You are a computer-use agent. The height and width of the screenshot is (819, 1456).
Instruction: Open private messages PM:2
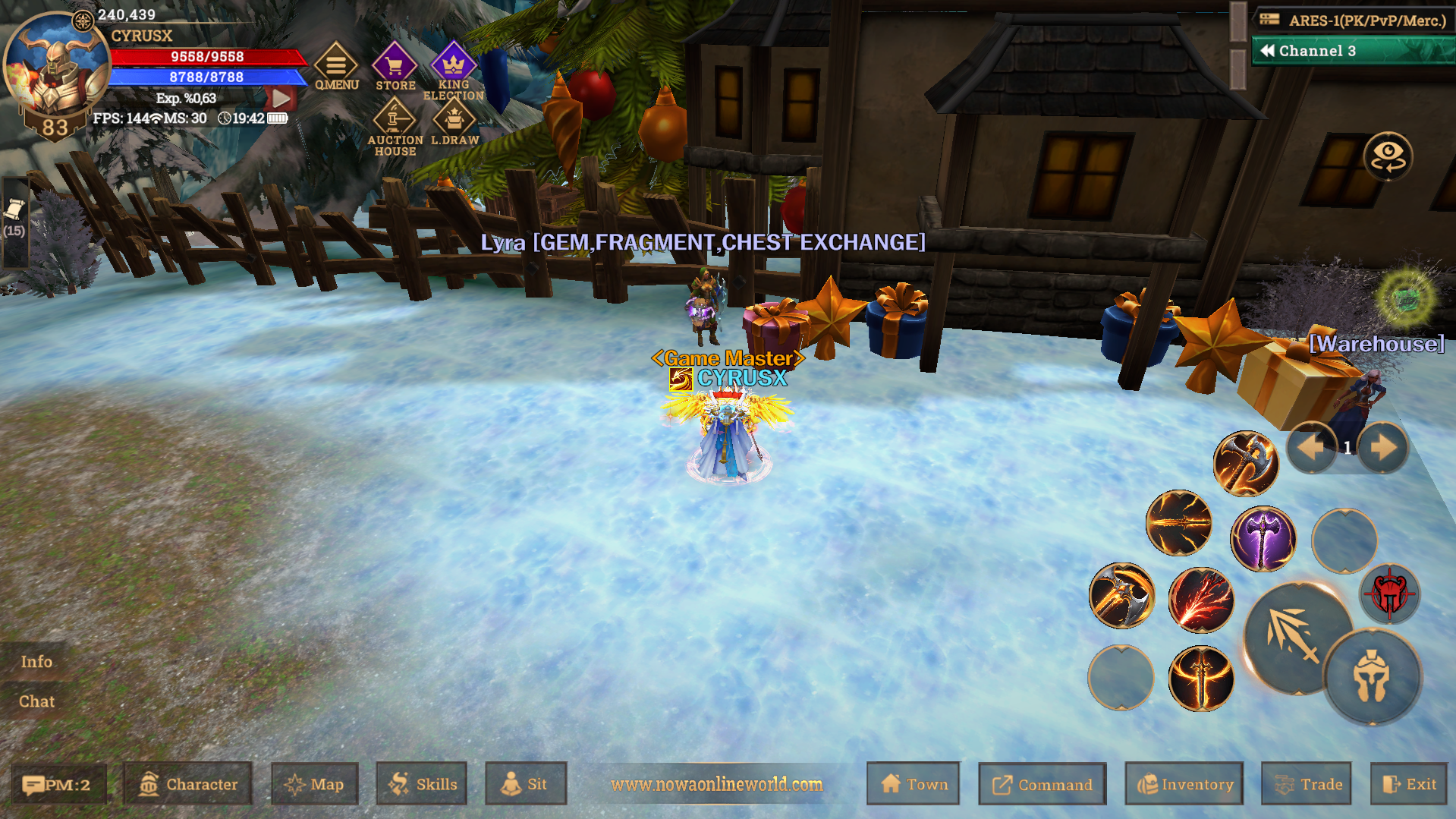(58, 784)
